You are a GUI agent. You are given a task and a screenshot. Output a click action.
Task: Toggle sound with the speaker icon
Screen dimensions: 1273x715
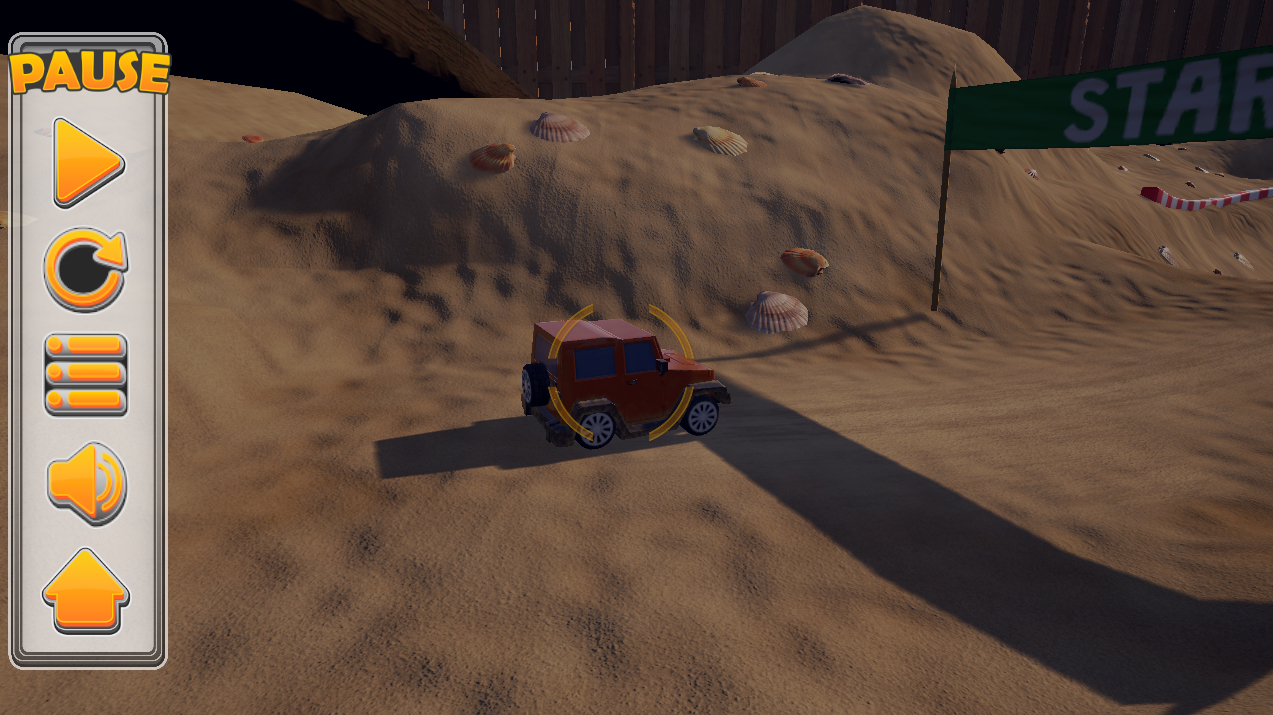click(x=86, y=483)
